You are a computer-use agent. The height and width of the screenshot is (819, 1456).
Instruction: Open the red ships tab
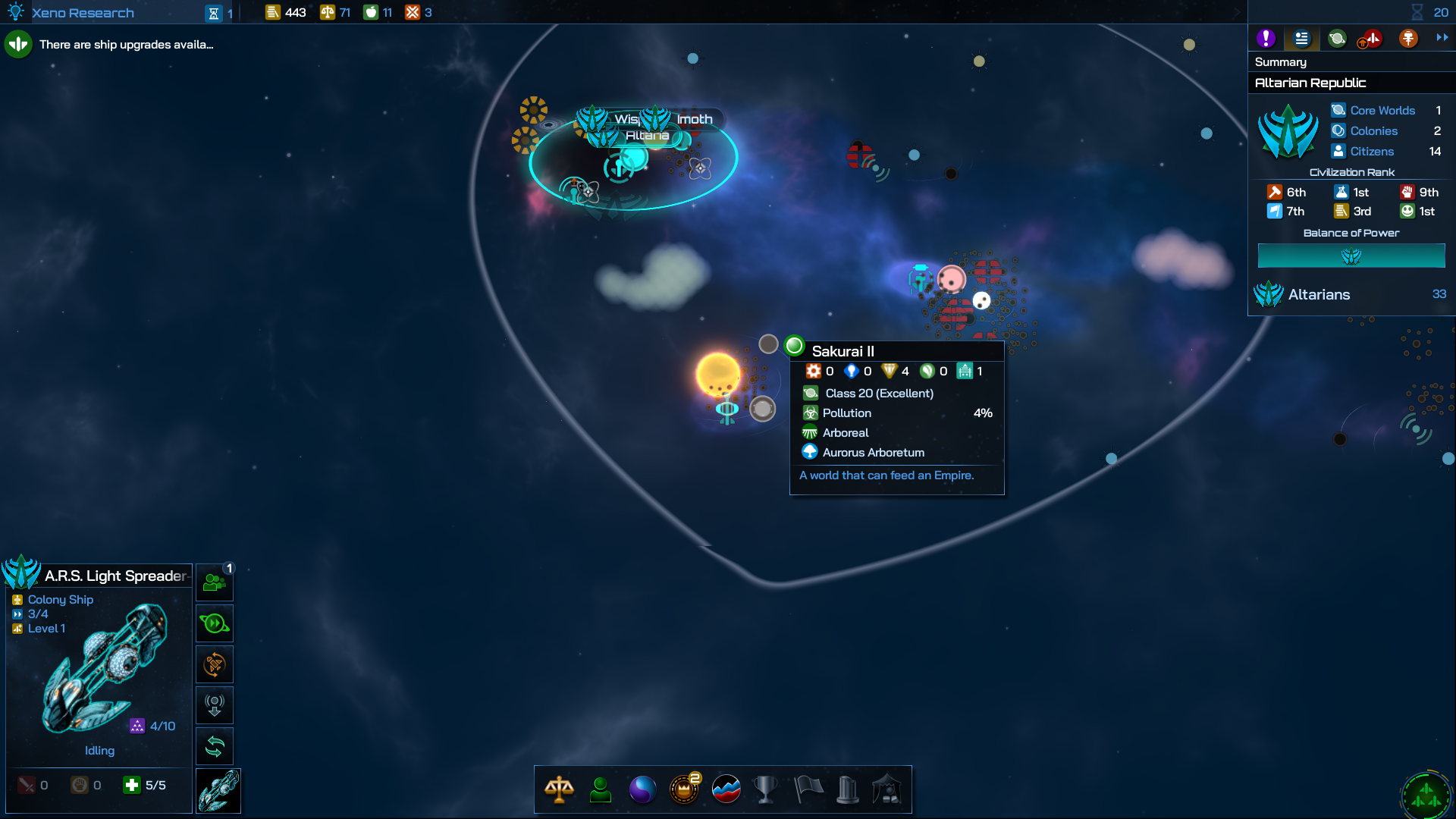click(x=1370, y=39)
